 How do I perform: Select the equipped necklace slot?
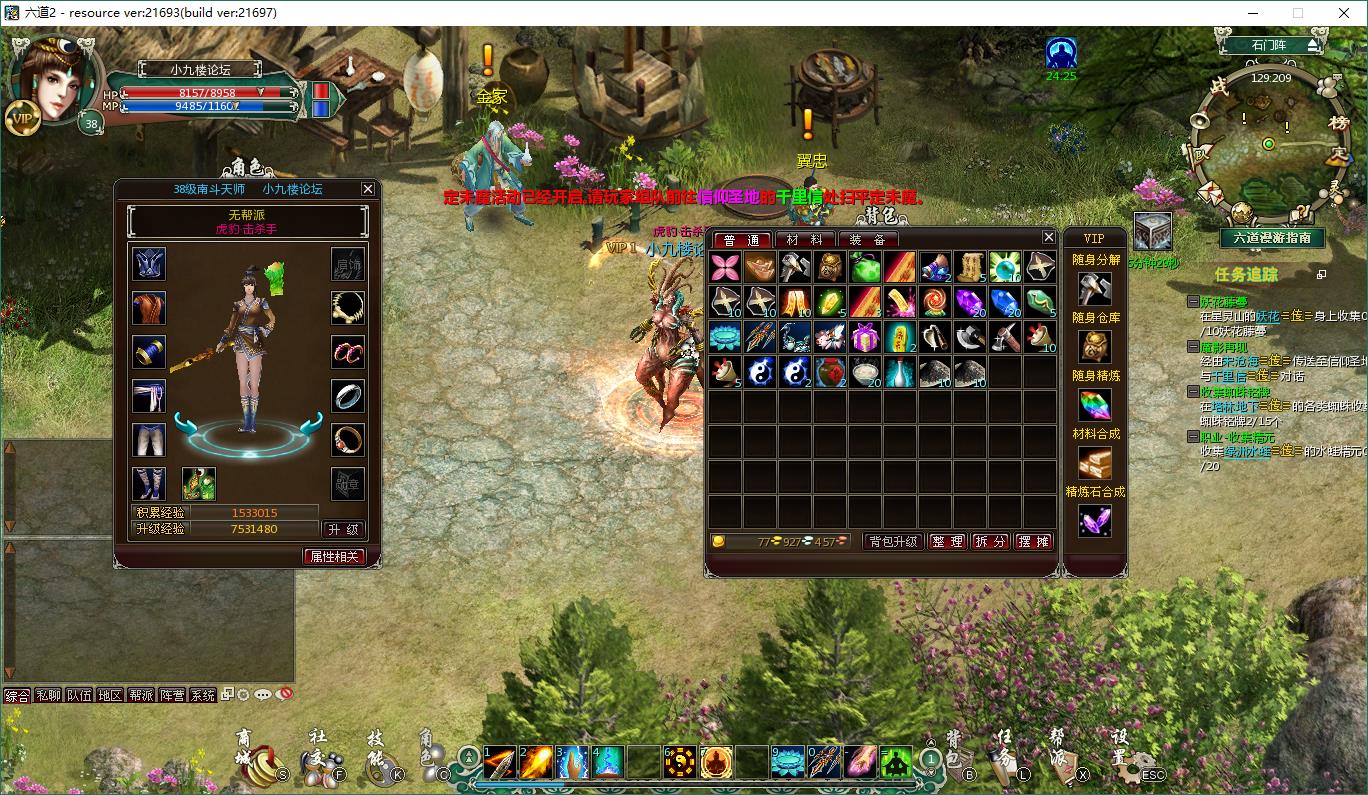point(347,308)
